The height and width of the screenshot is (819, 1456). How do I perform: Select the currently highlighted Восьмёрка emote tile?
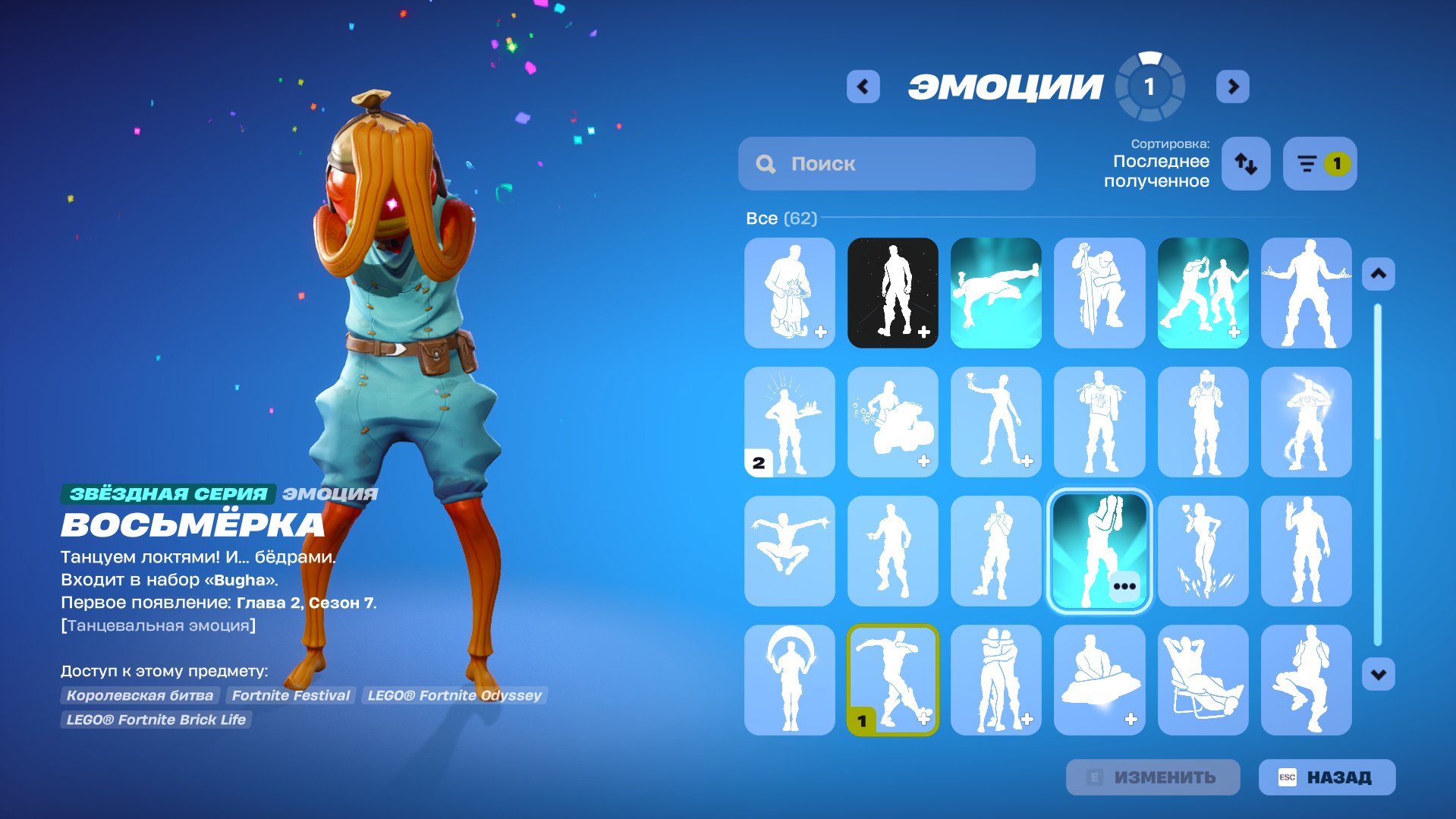pos(1099,551)
